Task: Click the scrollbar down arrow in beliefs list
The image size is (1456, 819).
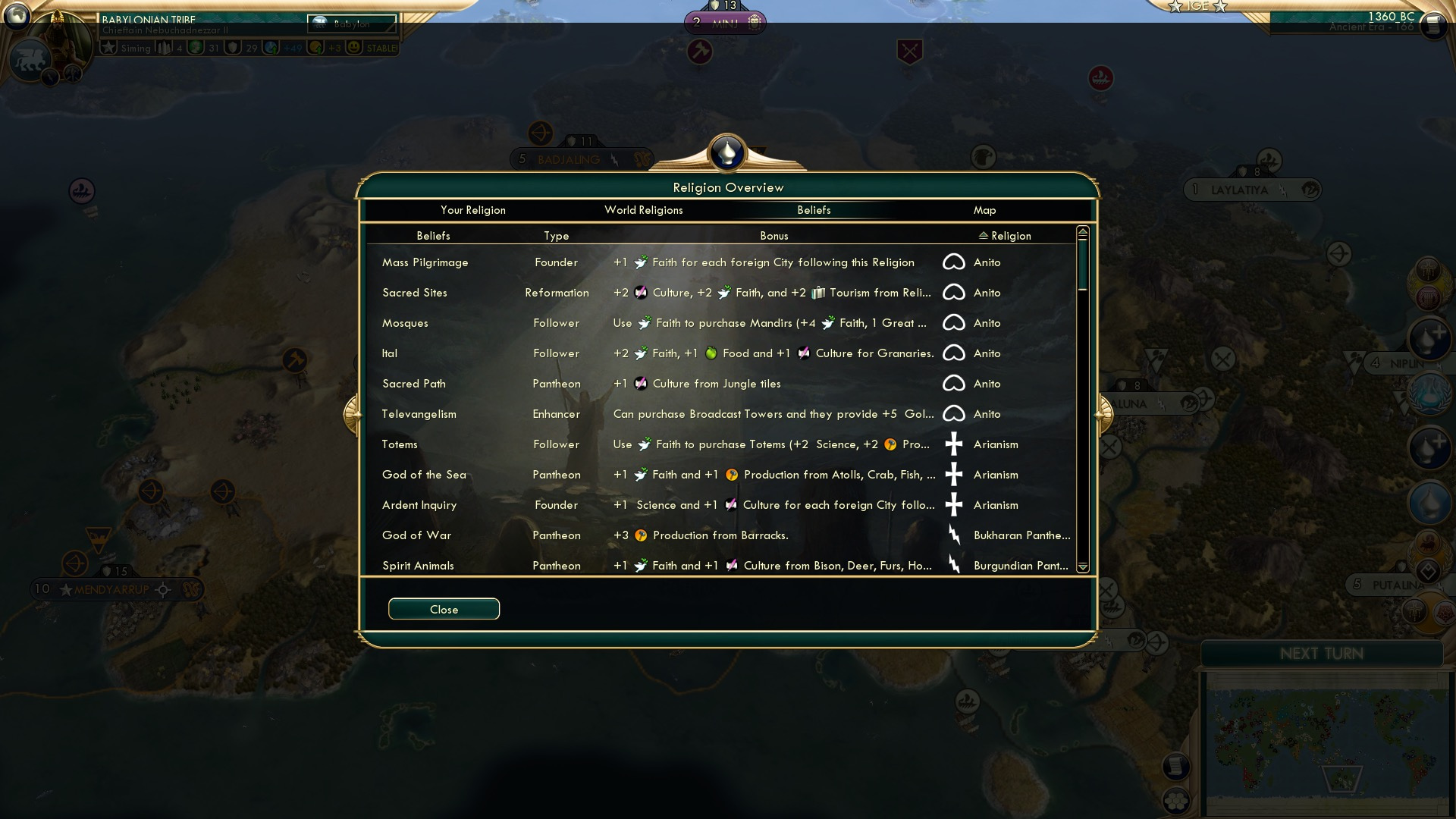Action: [x=1083, y=567]
